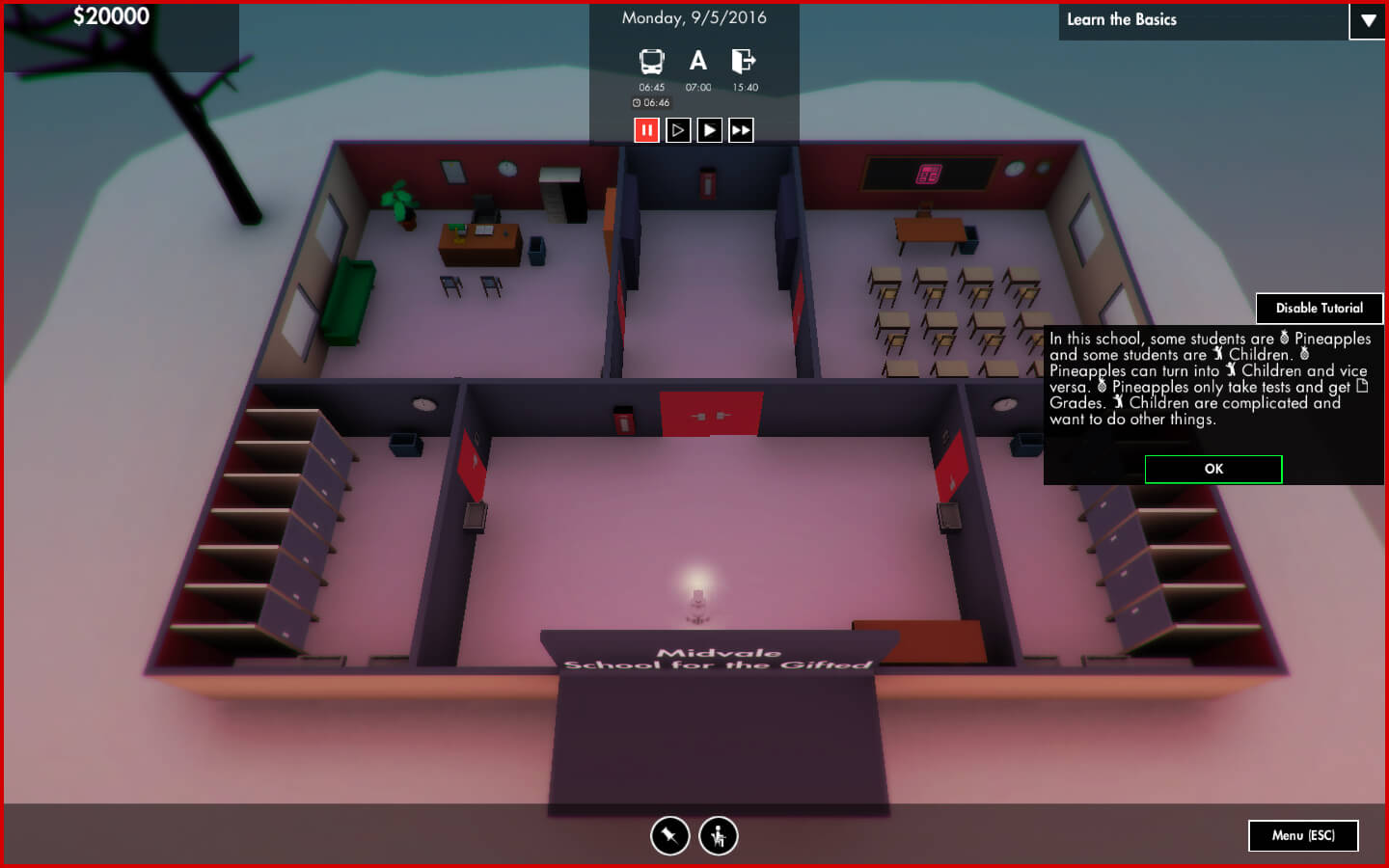The width and height of the screenshot is (1389, 868).
Task: Expand the Learn the Basics dropdown arrow
Action: pyautogui.click(x=1367, y=20)
